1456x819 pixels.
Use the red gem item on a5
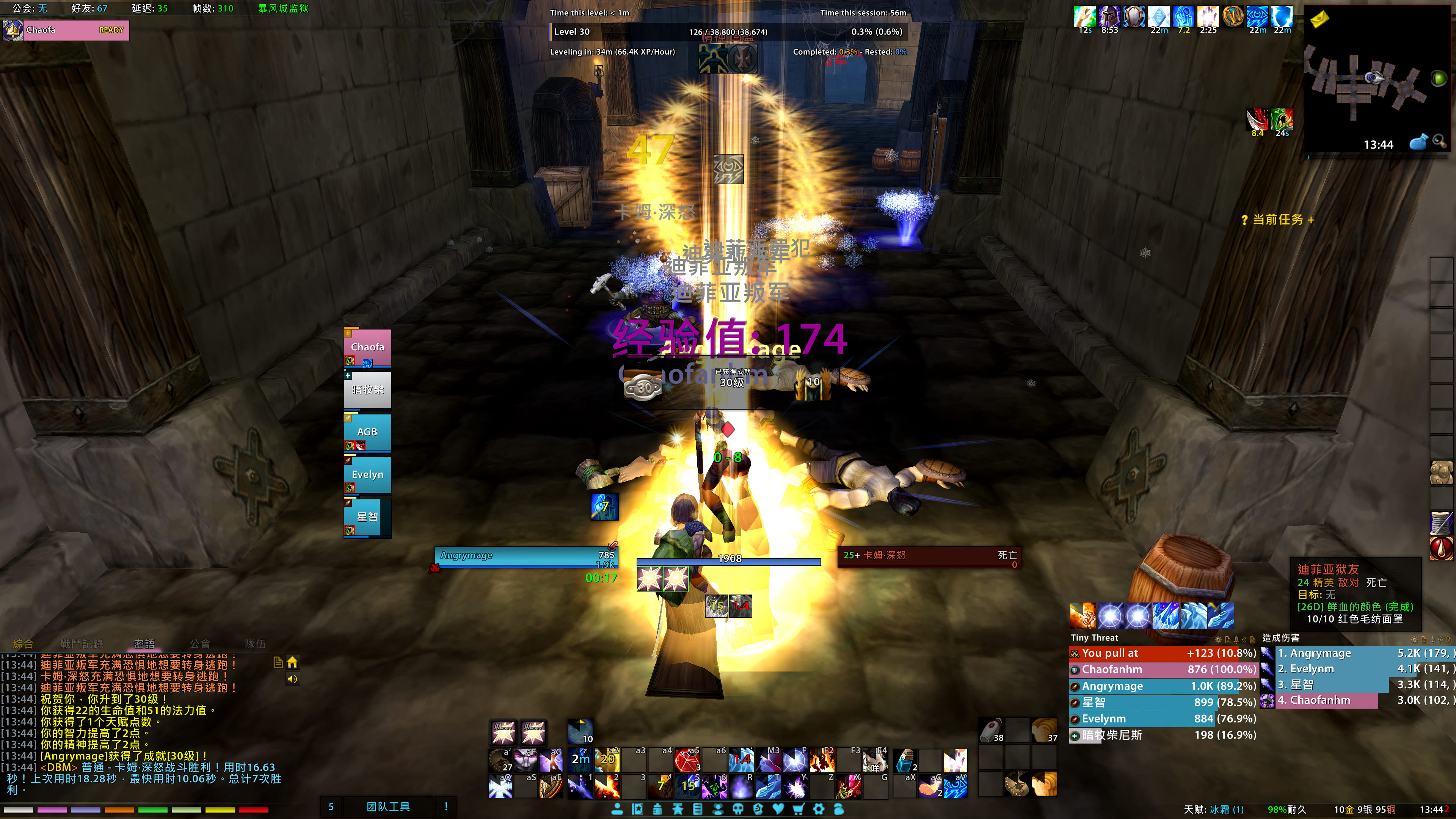(687, 761)
